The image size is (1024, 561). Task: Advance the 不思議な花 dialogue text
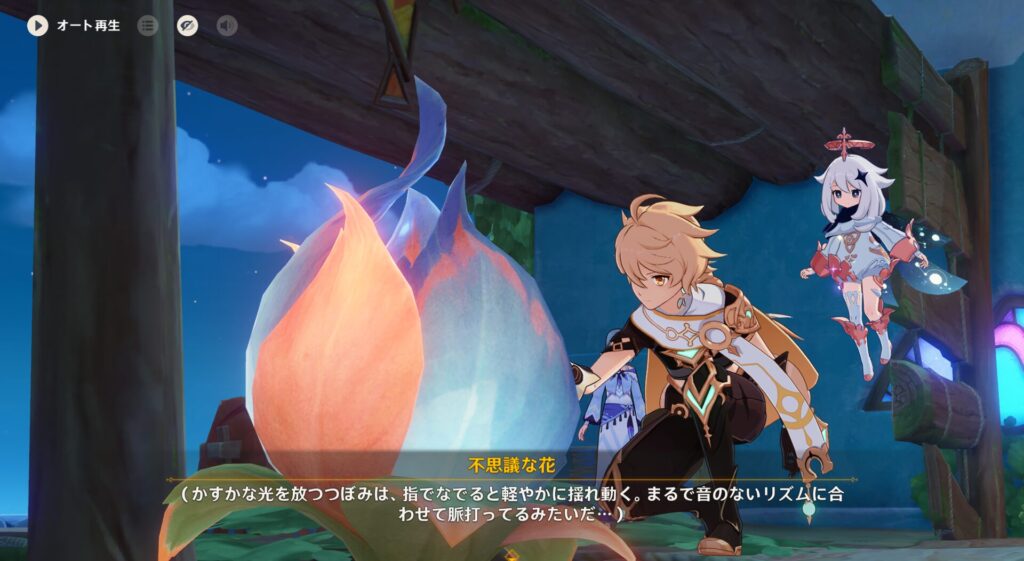pos(510,503)
